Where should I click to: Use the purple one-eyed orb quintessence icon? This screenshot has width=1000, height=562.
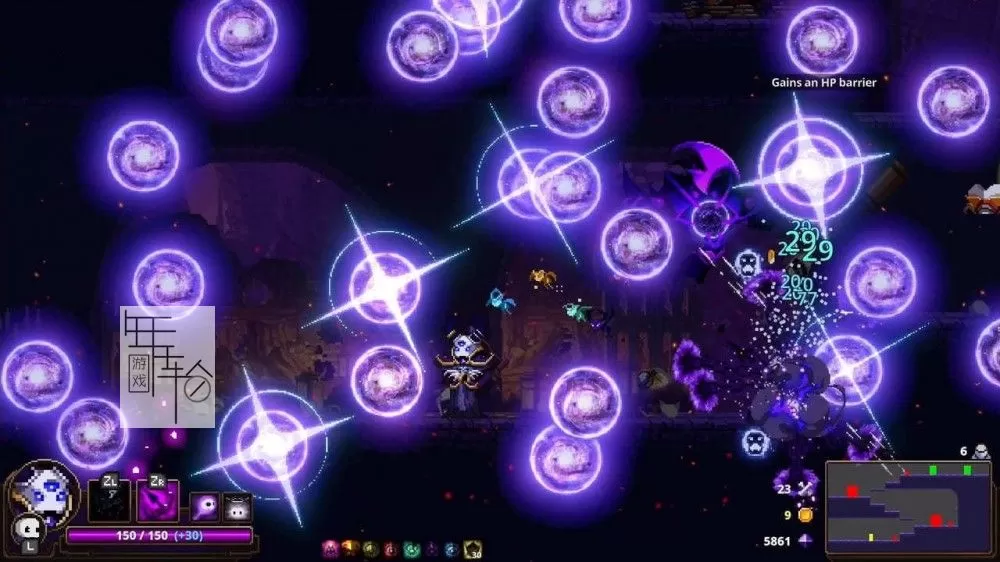[x=205, y=507]
